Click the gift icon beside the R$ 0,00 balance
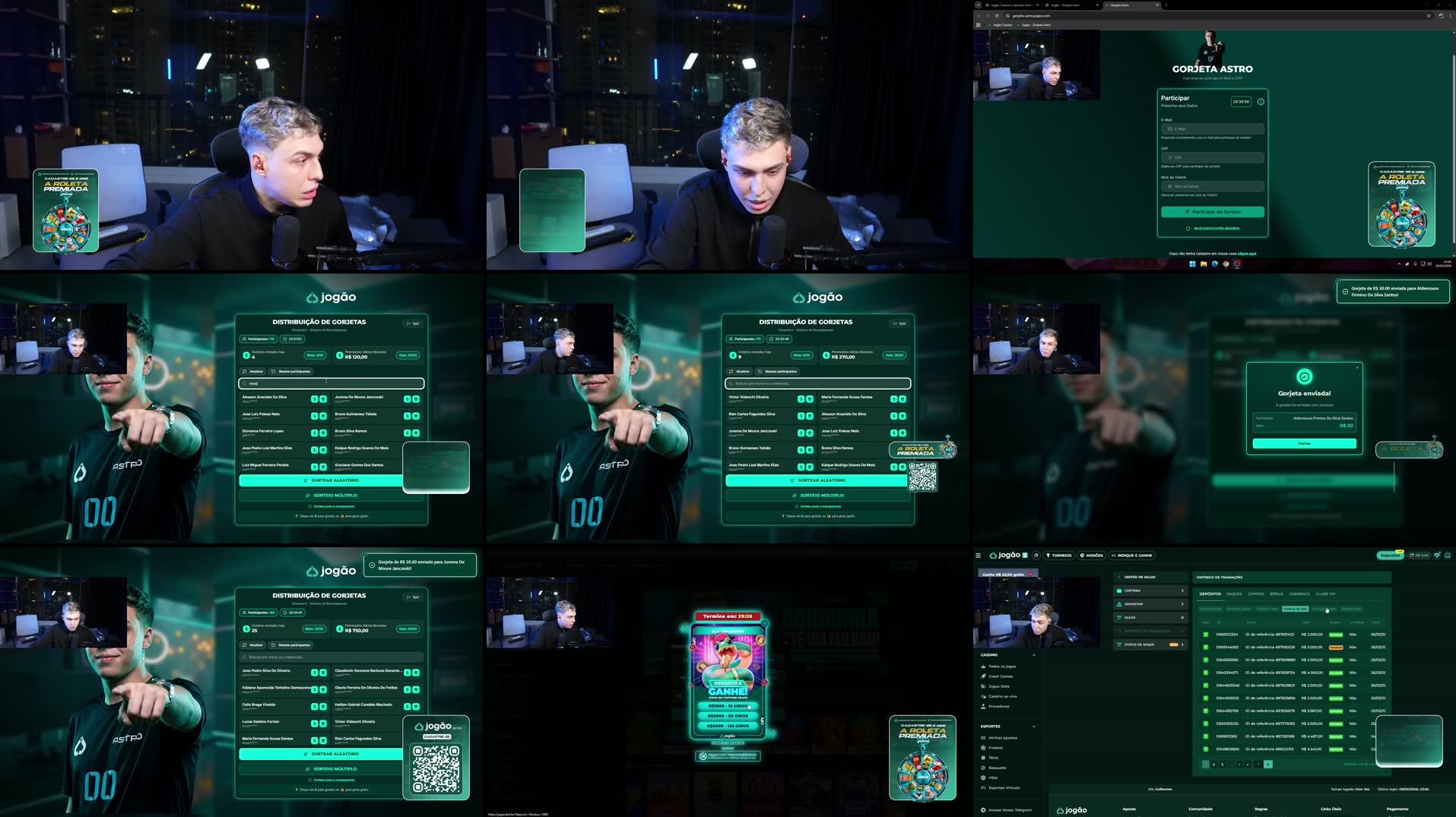Viewport: 1456px width, 817px height. point(1438,556)
